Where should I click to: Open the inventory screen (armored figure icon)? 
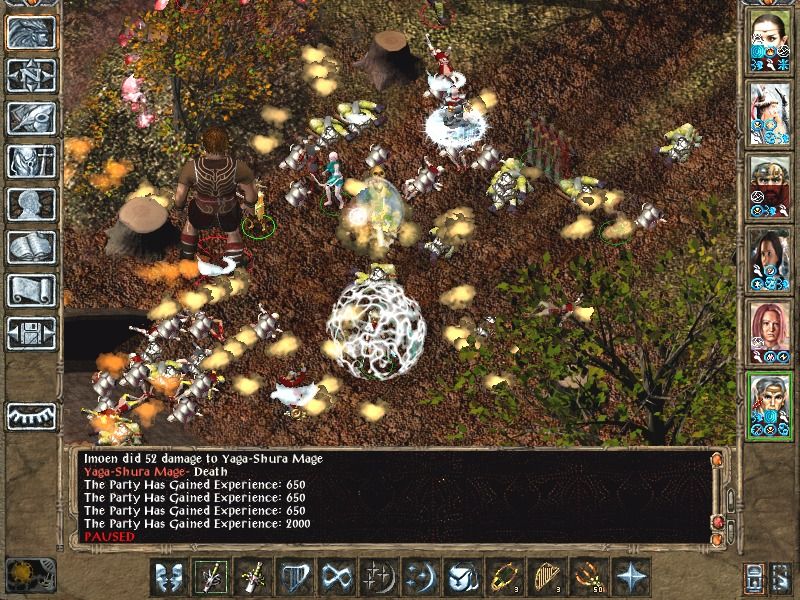pyautogui.click(x=30, y=160)
